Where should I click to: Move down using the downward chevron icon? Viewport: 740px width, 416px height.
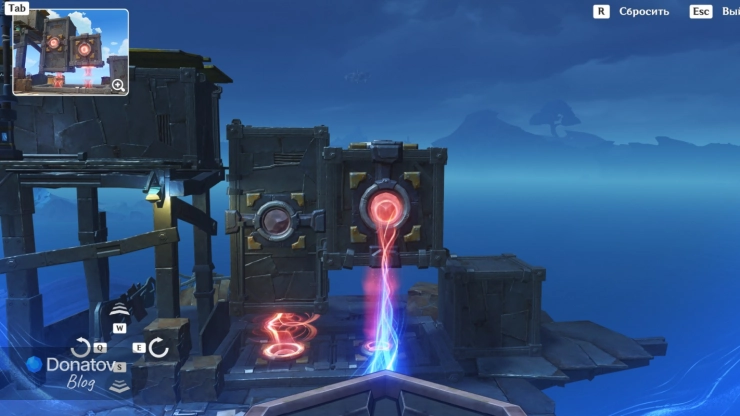coord(120,386)
